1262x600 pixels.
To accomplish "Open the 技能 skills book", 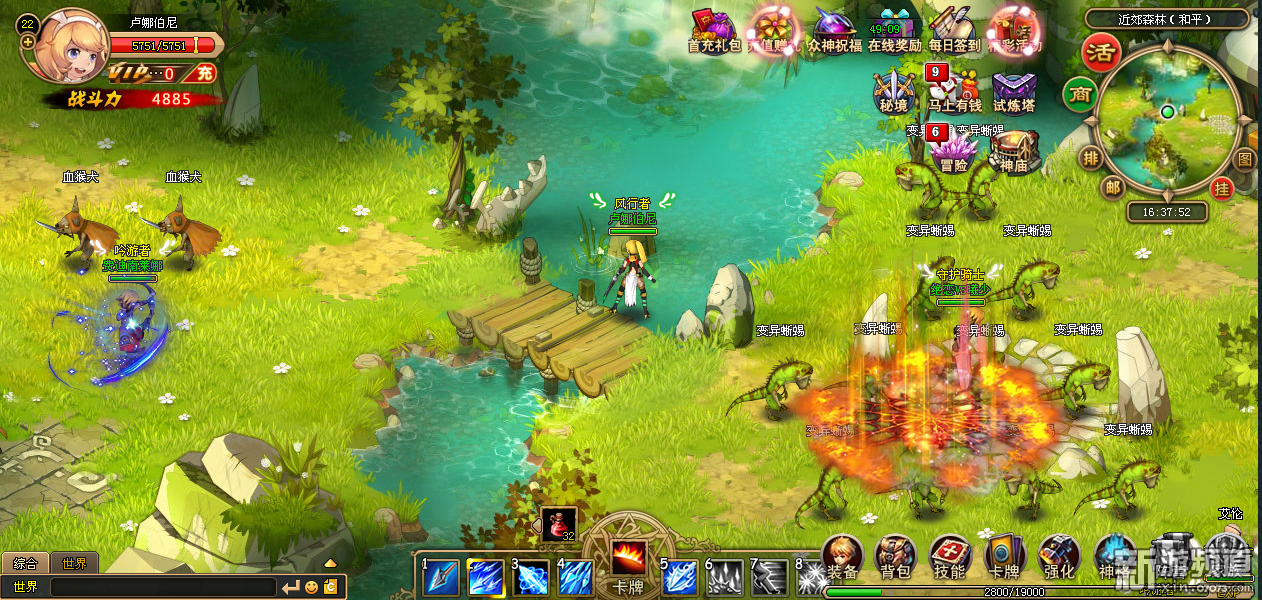I will pyautogui.click(x=949, y=557).
